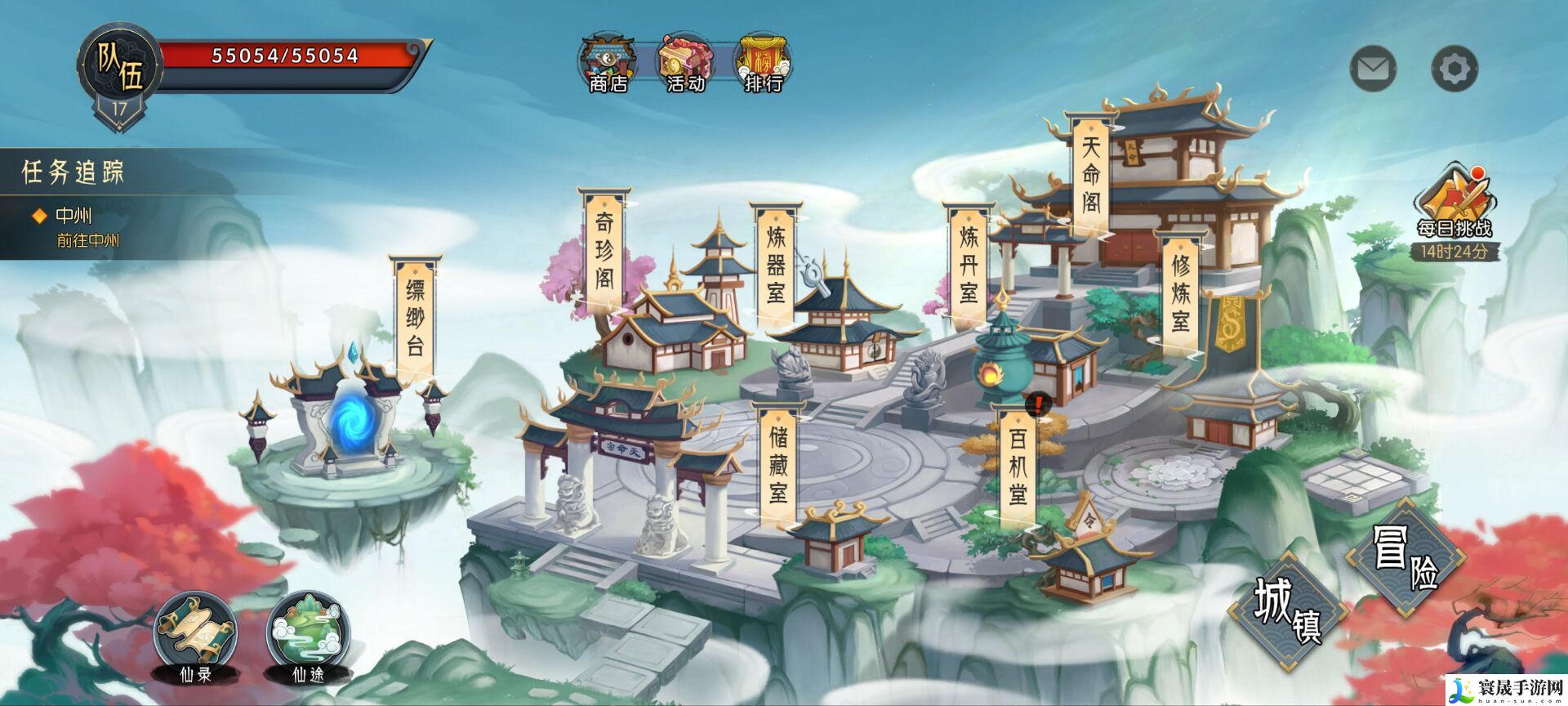
Task: Enter the 天命阁 building
Action: pyautogui.click(x=1089, y=172)
